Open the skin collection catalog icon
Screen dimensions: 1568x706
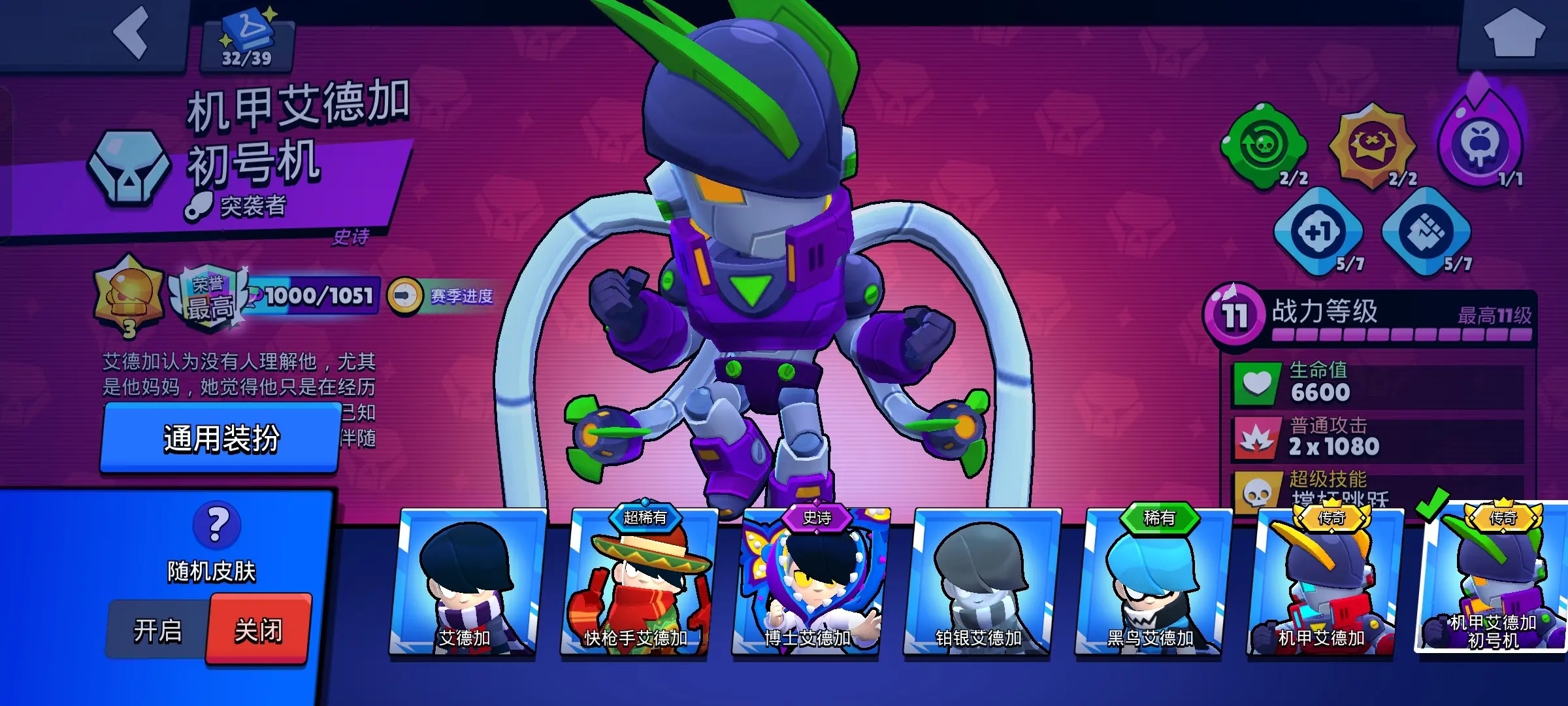click(248, 41)
